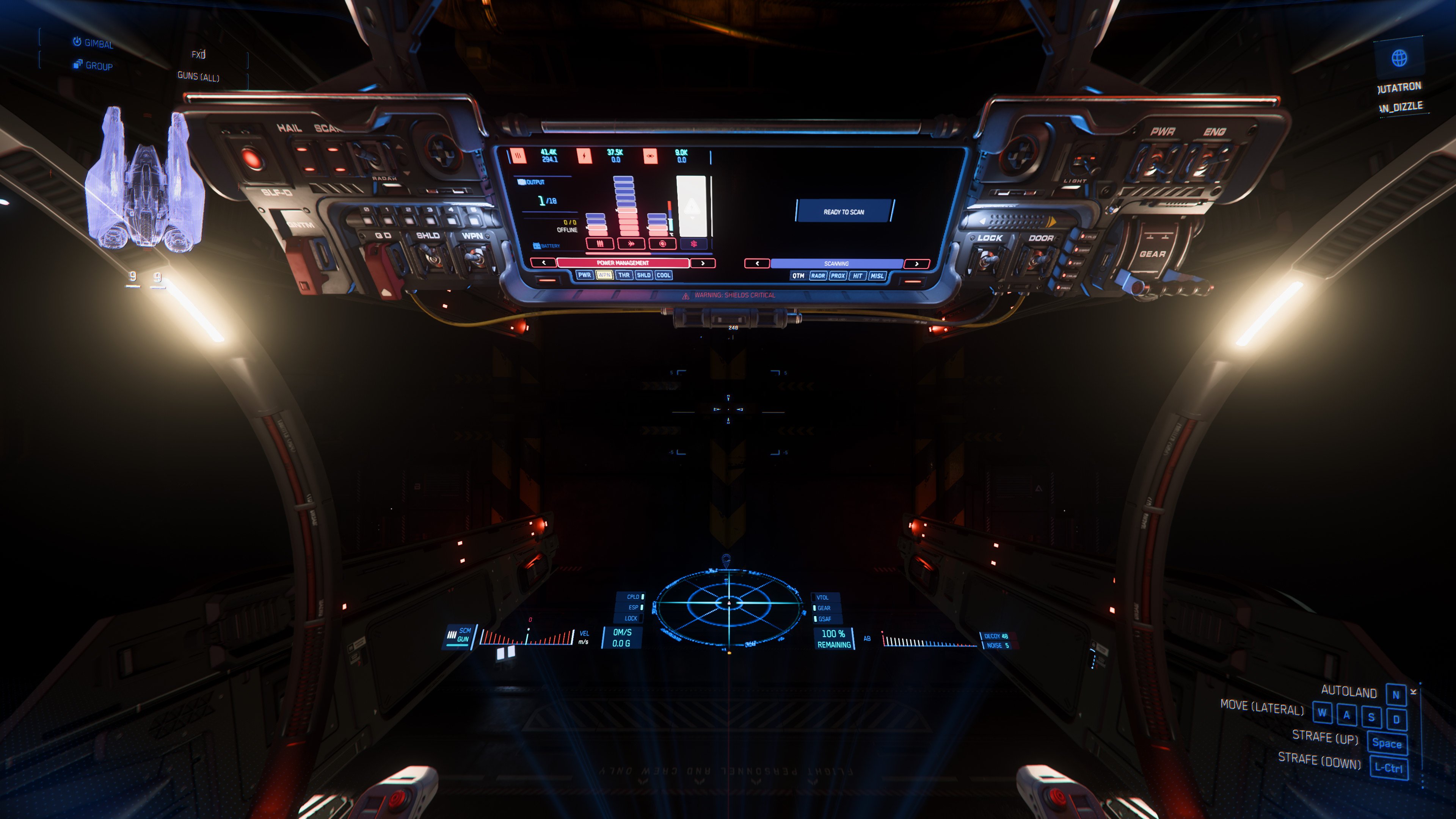Click the left arrow beside POWER MANAGEMENT
1456x819 pixels.
(544, 264)
